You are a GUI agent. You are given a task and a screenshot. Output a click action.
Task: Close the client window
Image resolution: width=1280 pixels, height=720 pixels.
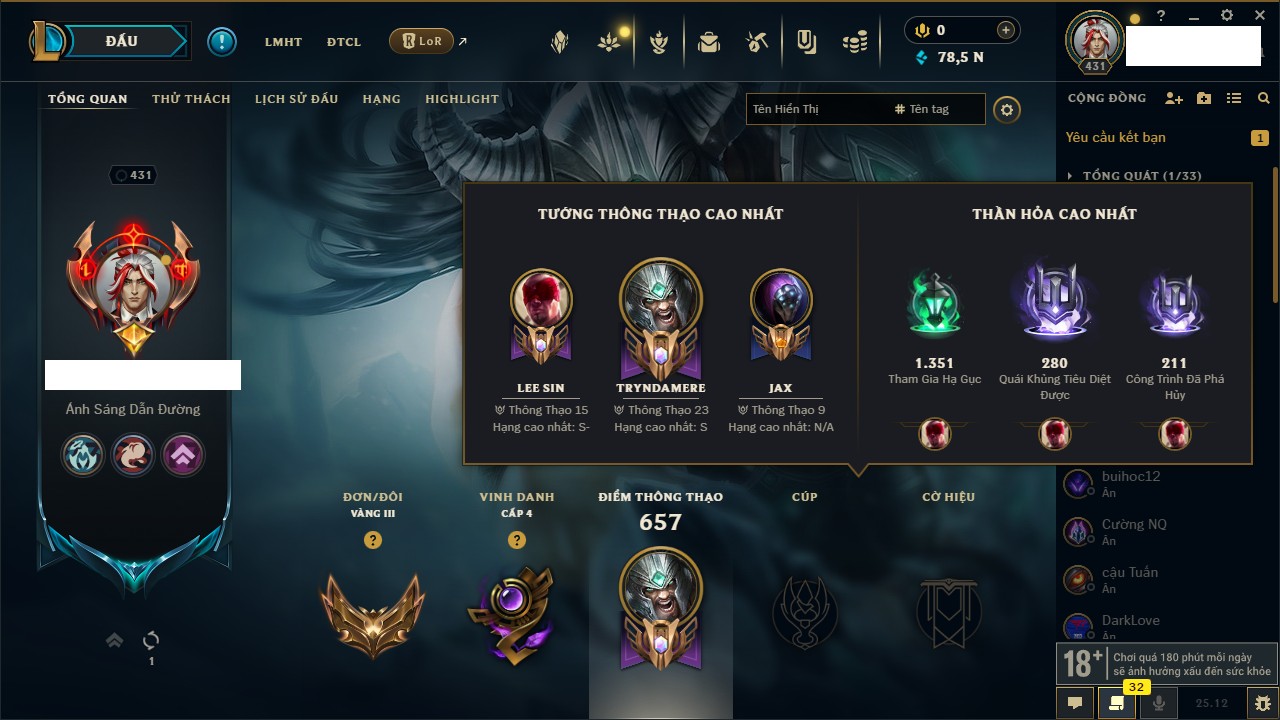[1257, 16]
